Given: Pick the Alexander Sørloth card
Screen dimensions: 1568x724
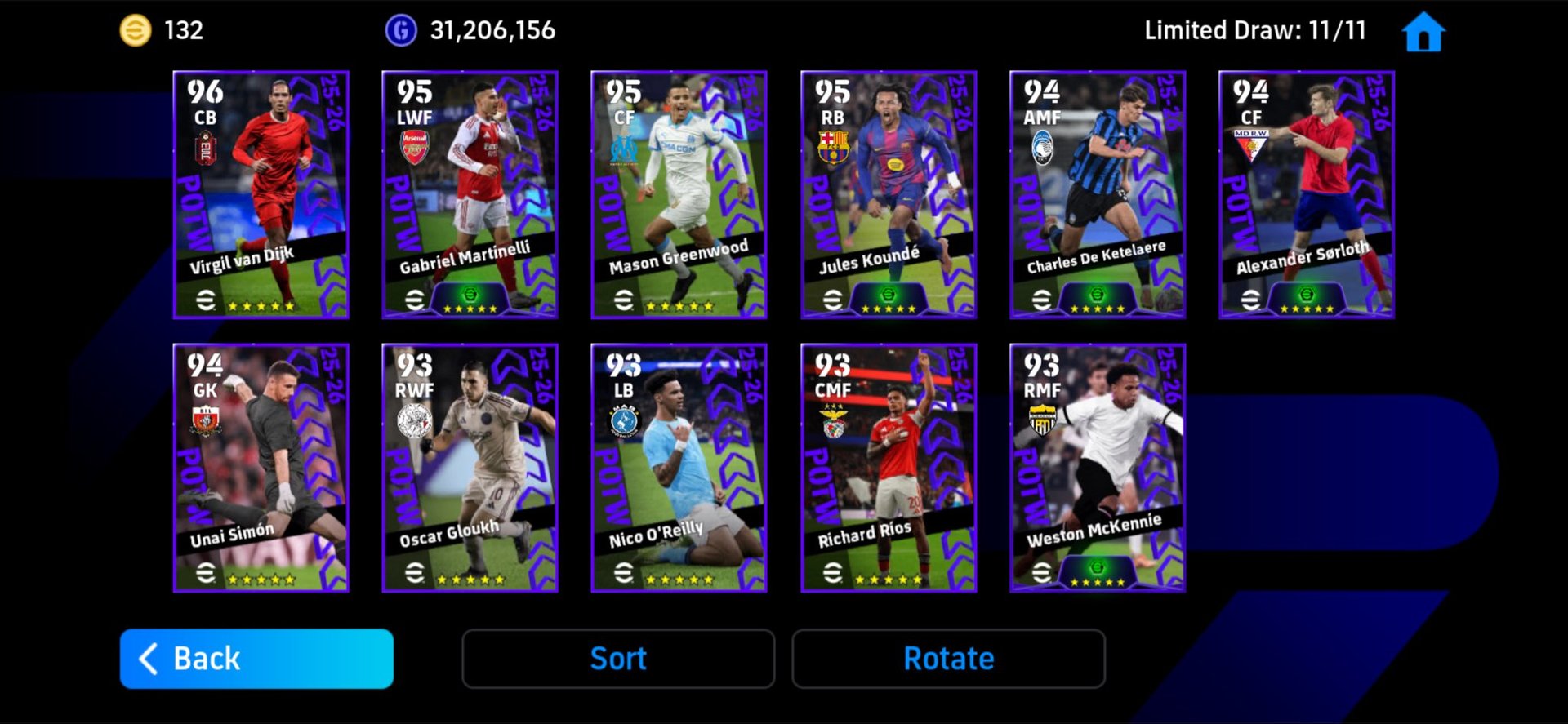Looking at the screenshot, I should (x=1307, y=194).
